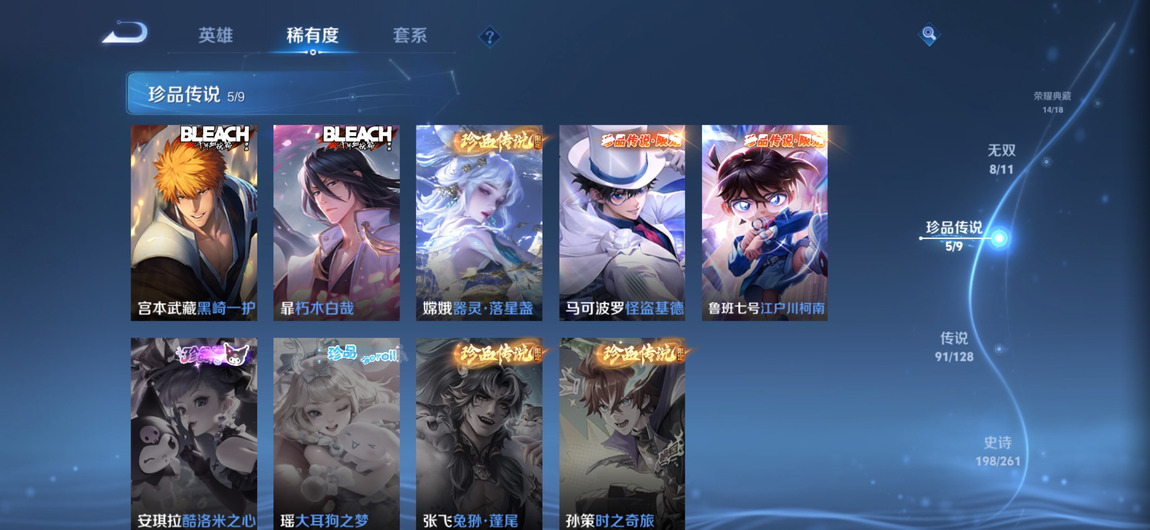
Task: Switch to the 传说 rarity category
Action: 954,346
